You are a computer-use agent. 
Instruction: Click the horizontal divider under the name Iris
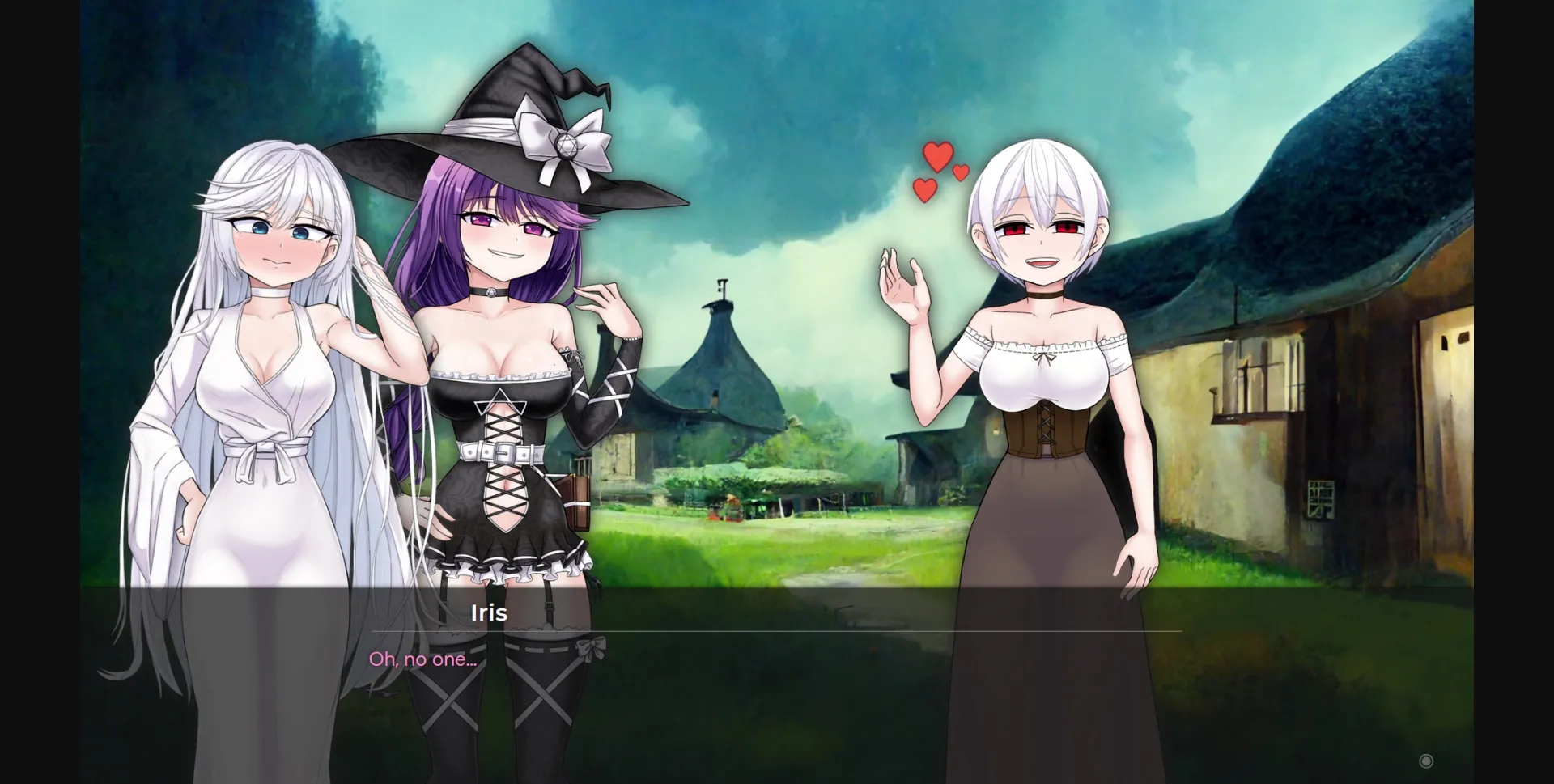777,631
